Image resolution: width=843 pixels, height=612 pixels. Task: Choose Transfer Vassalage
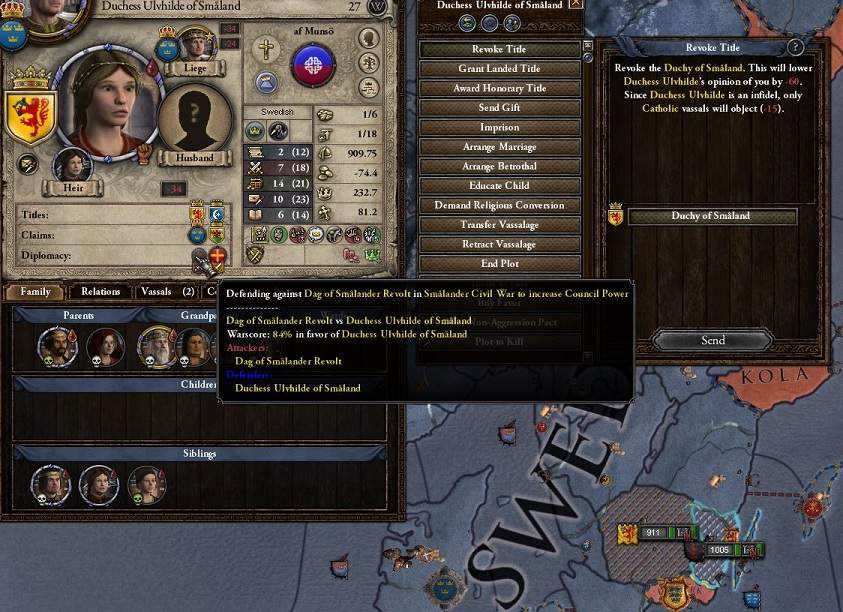[x=499, y=225]
